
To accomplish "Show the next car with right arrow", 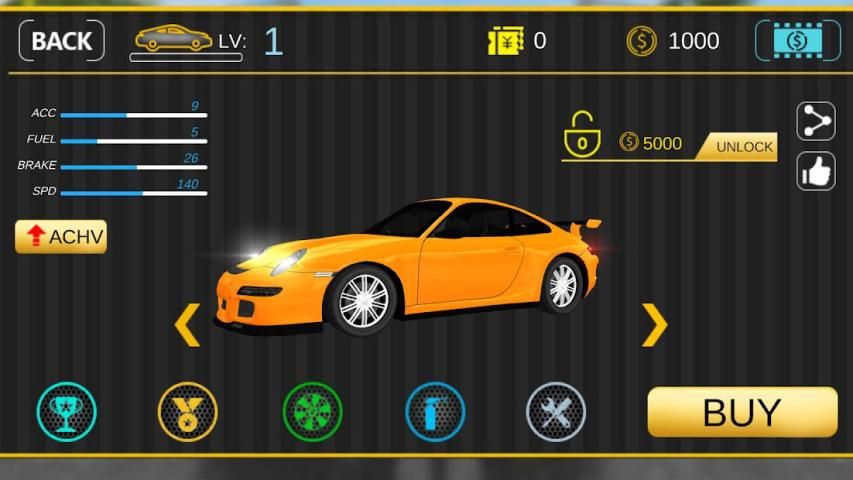I will pyautogui.click(x=654, y=324).
